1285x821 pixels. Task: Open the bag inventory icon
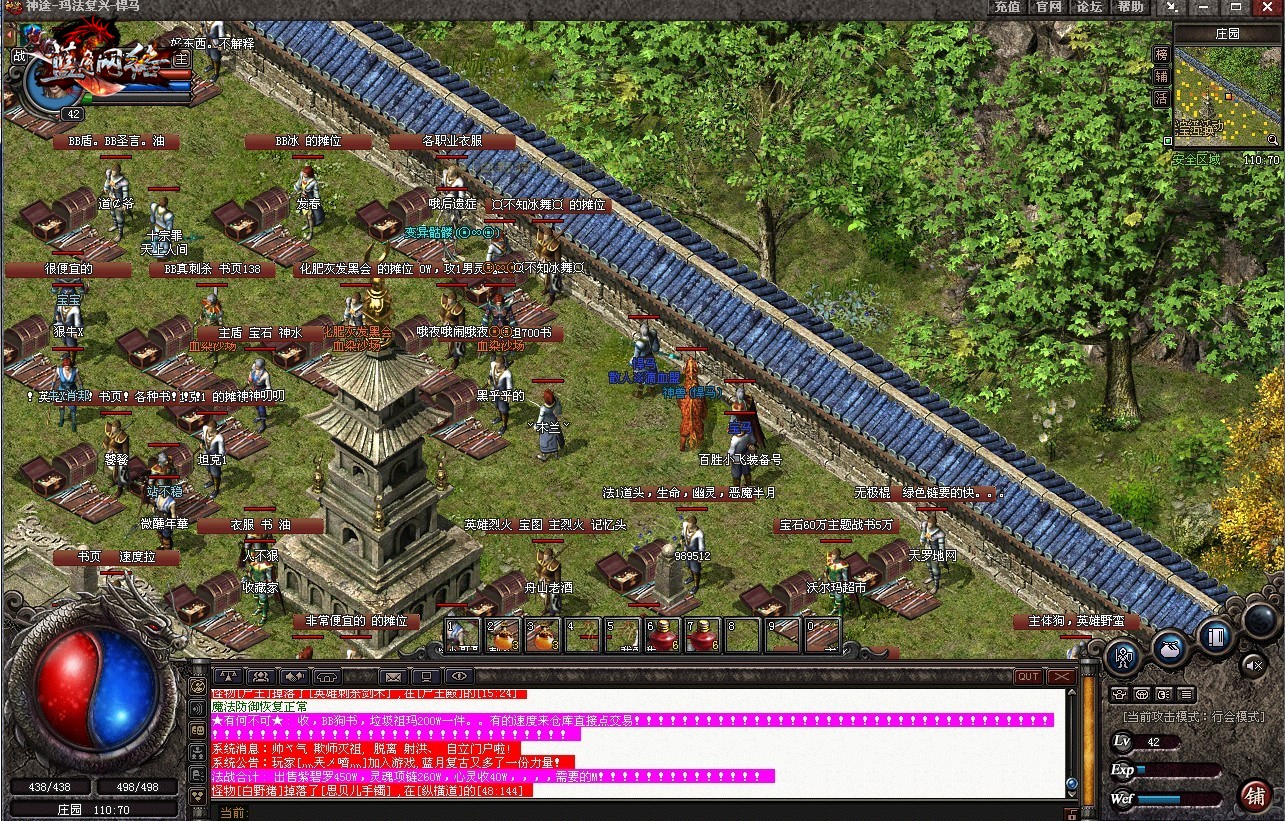tap(1169, 647)
